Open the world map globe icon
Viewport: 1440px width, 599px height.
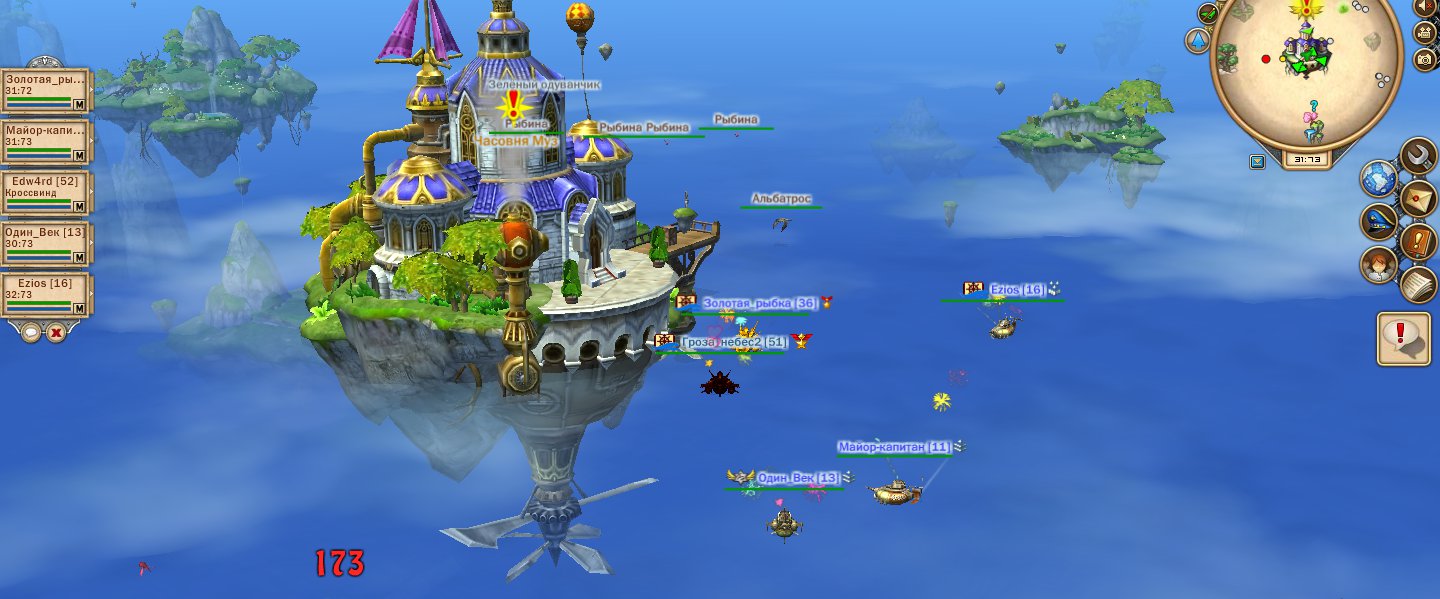coord(1379,180)
